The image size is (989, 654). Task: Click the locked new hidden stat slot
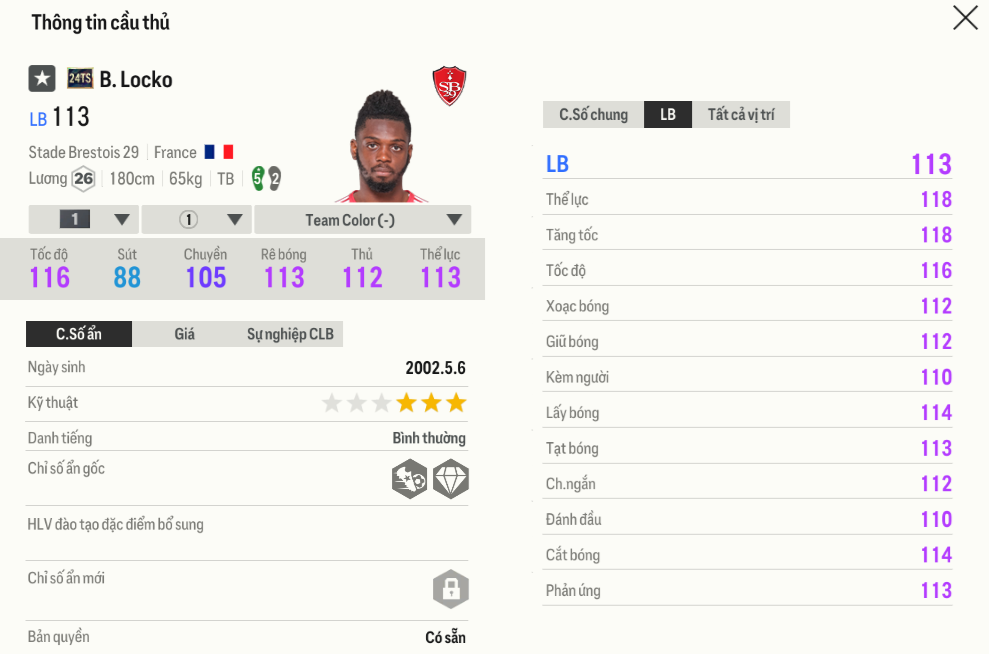tap(451, 589)
